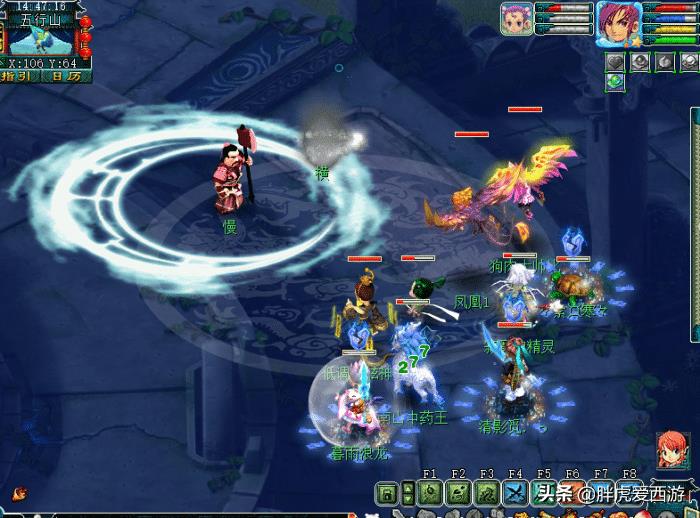700x518 pixels.
Task: Open the 指引 guide button
Action: tap(21, 76)
